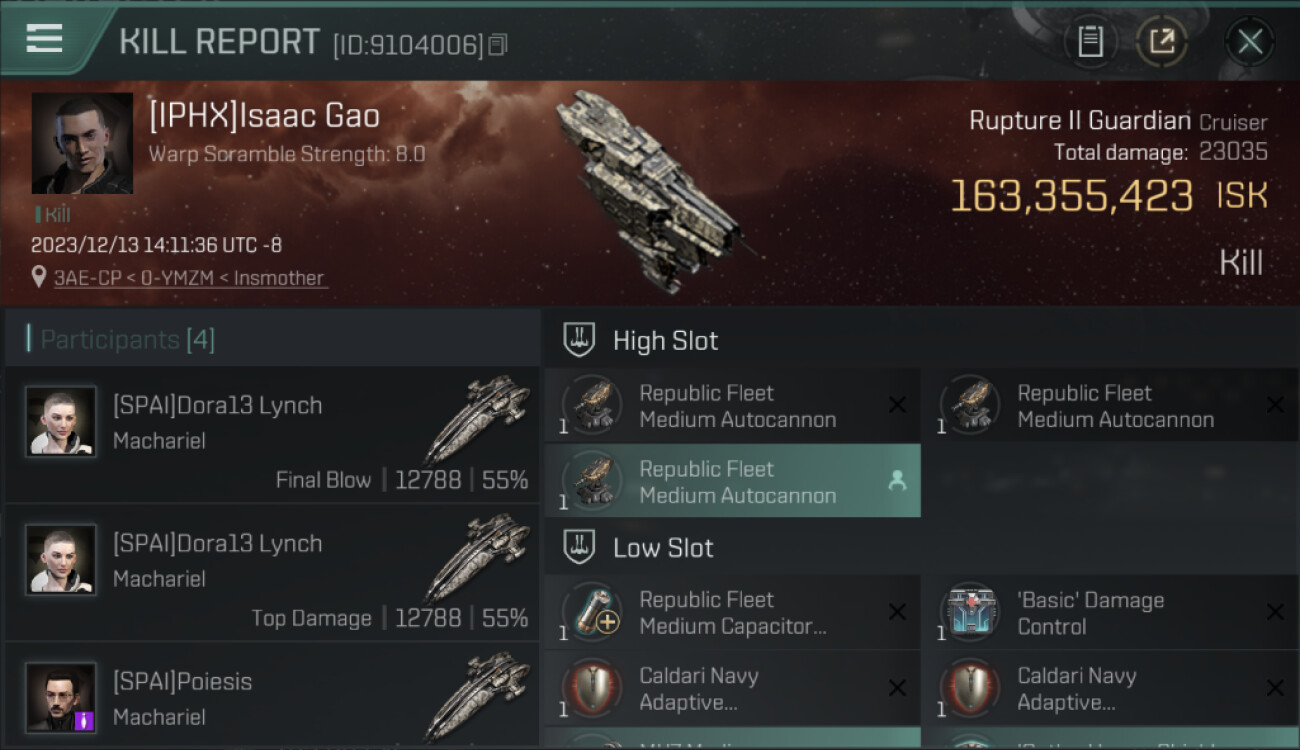The image size is (1300, 750).
Task: Select the highlighted Republic Fleet Medium Autocannon
Action: (x=732, y=482)
